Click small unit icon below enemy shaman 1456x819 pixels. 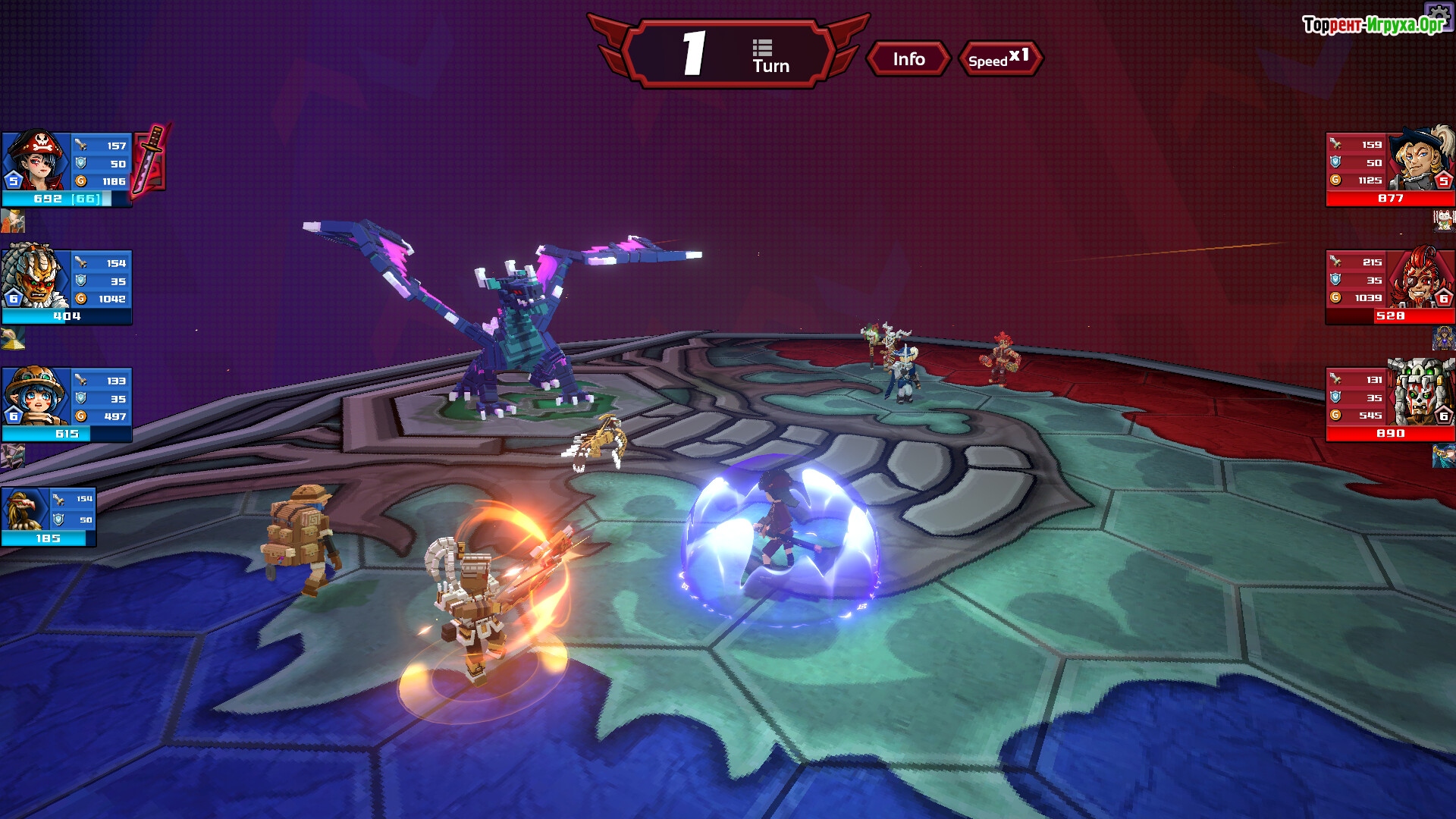coord(1443,456)
